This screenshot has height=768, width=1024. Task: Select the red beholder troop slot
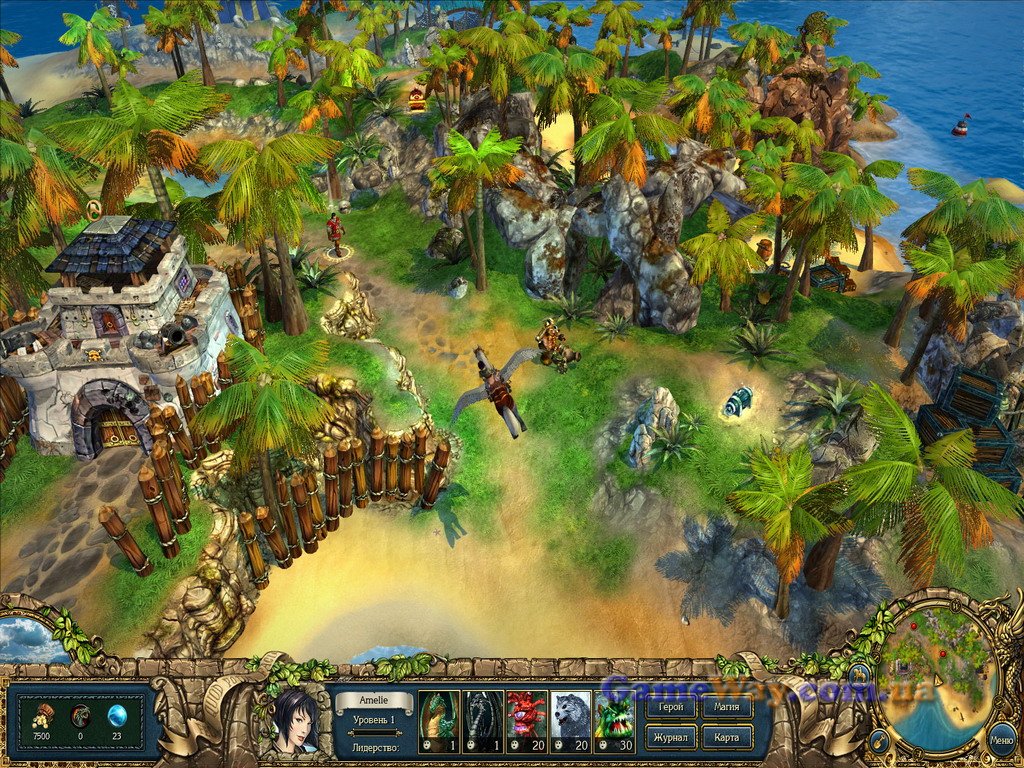[x=527, y=721]
